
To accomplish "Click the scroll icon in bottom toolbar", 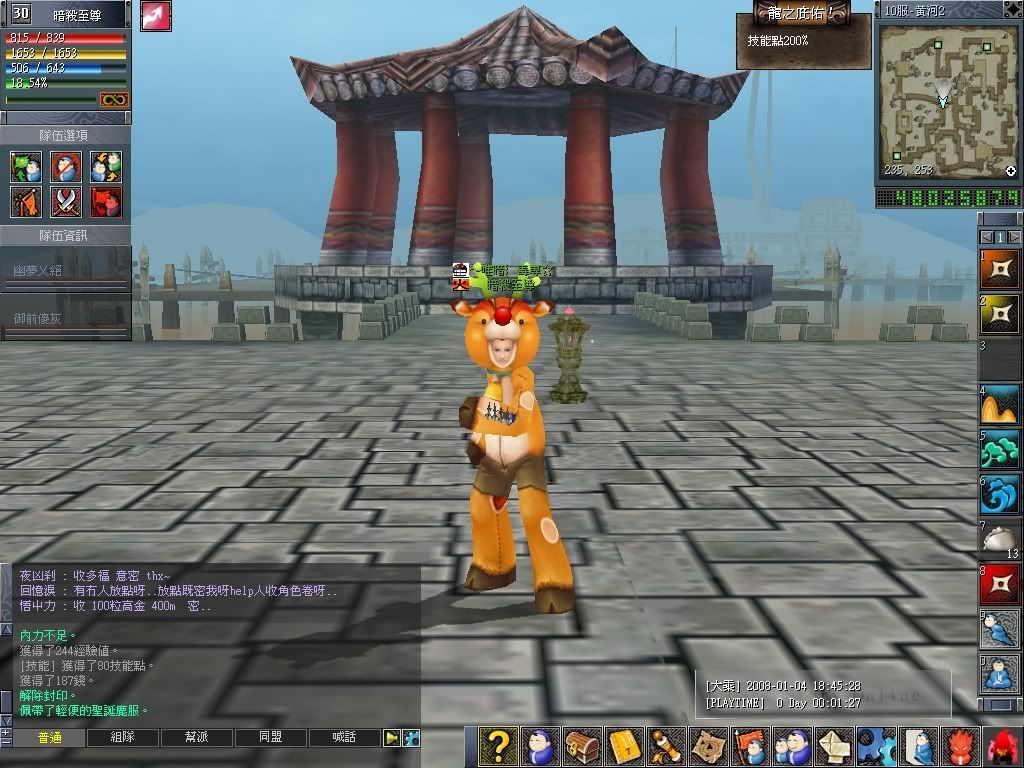I will [x=666, y=746].
